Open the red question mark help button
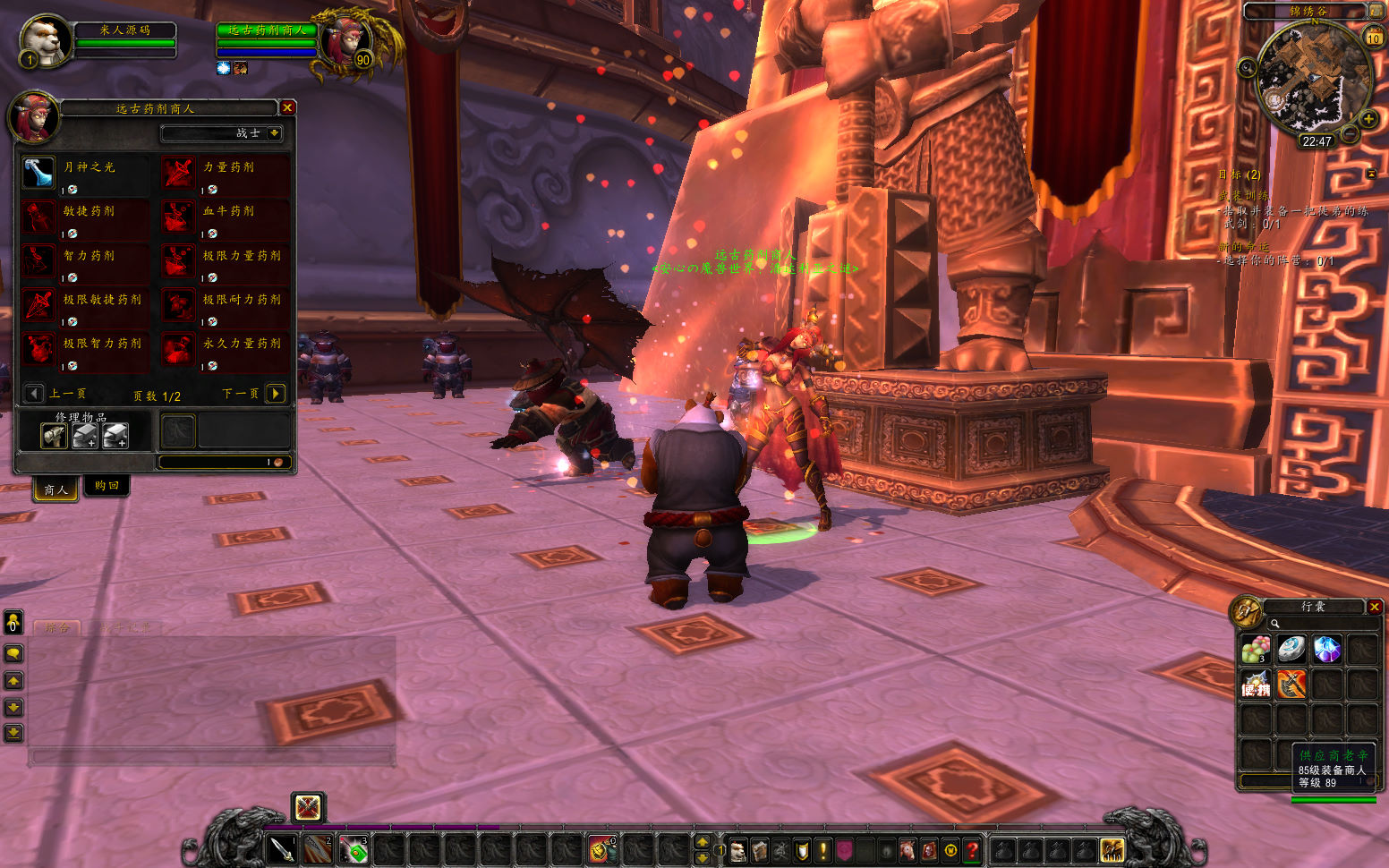 click(x=973, y=849)
